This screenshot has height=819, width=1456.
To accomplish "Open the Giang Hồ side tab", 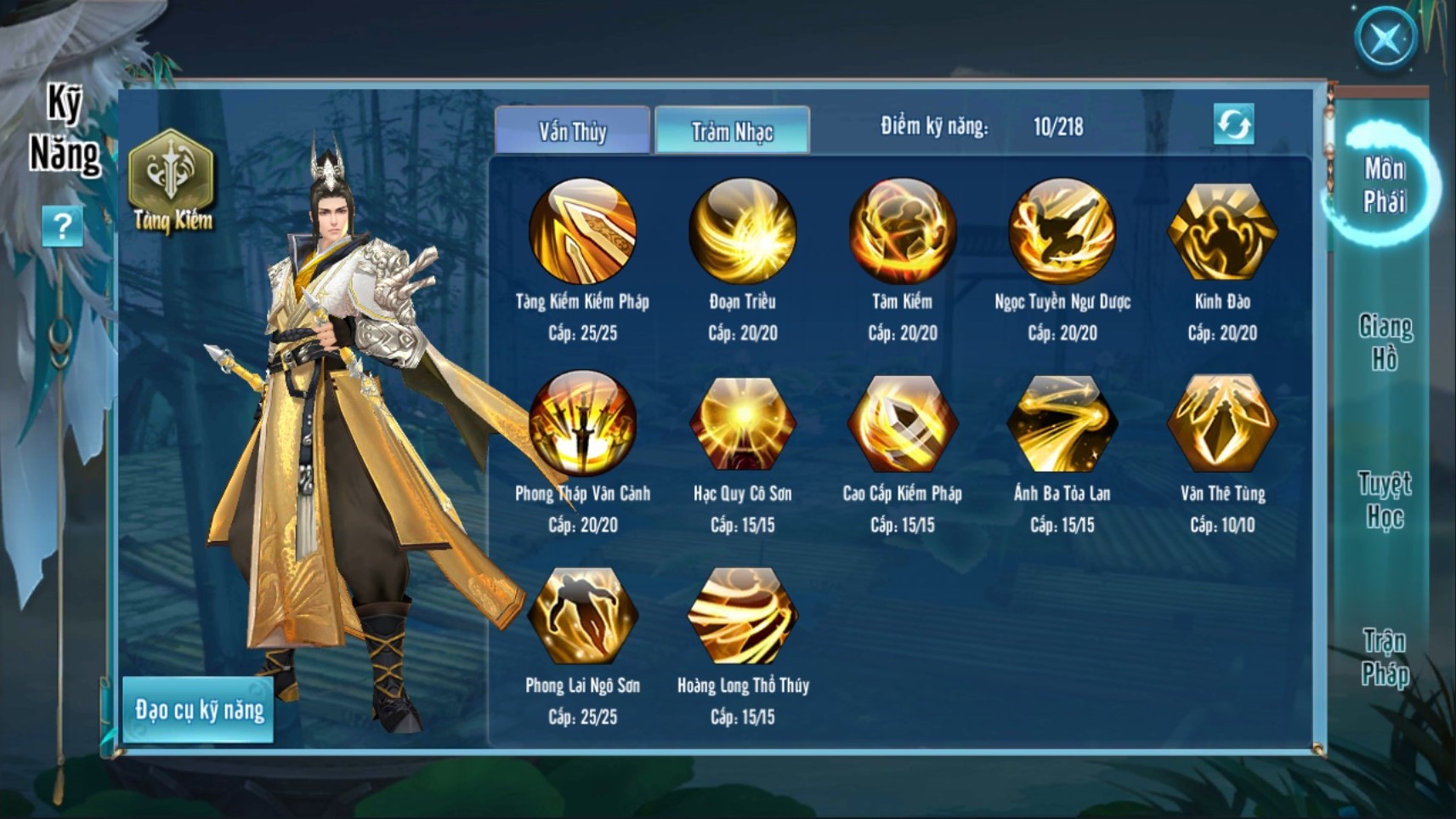I will pyautogui.click(x=1385, y=343).
